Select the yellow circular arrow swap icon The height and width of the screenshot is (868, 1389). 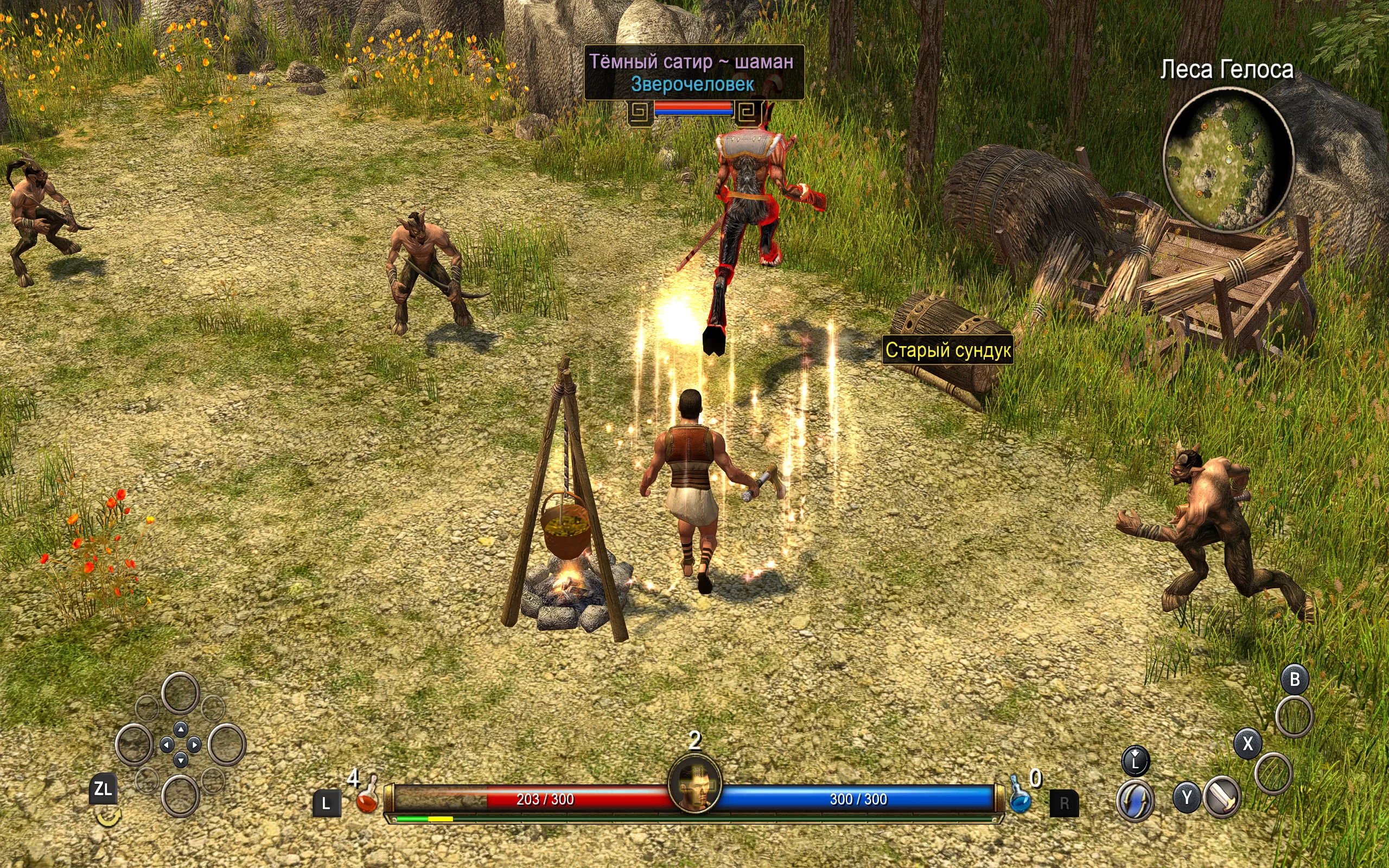107,816
